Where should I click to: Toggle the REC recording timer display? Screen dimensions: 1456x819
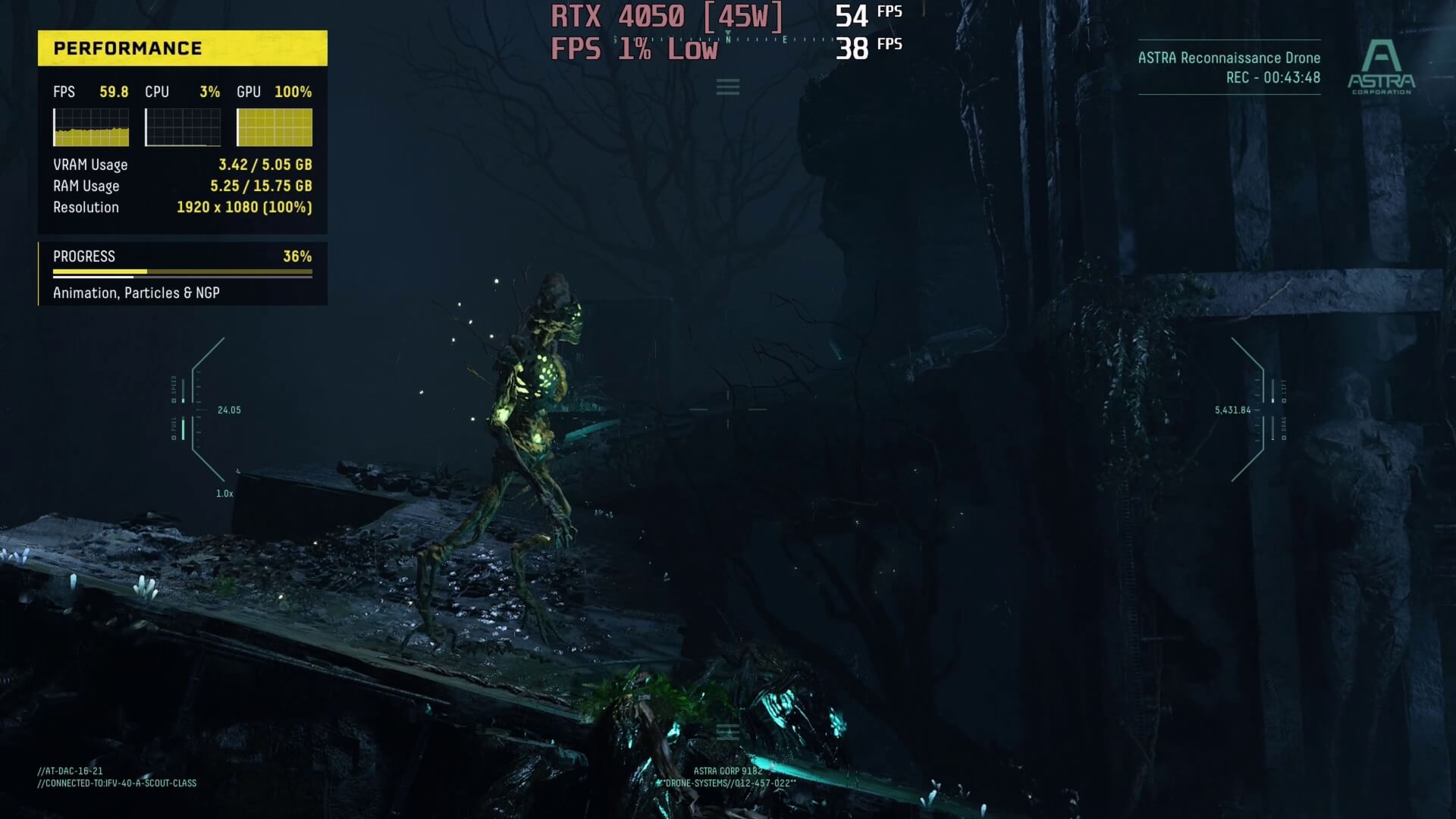tap(1274, 77)
